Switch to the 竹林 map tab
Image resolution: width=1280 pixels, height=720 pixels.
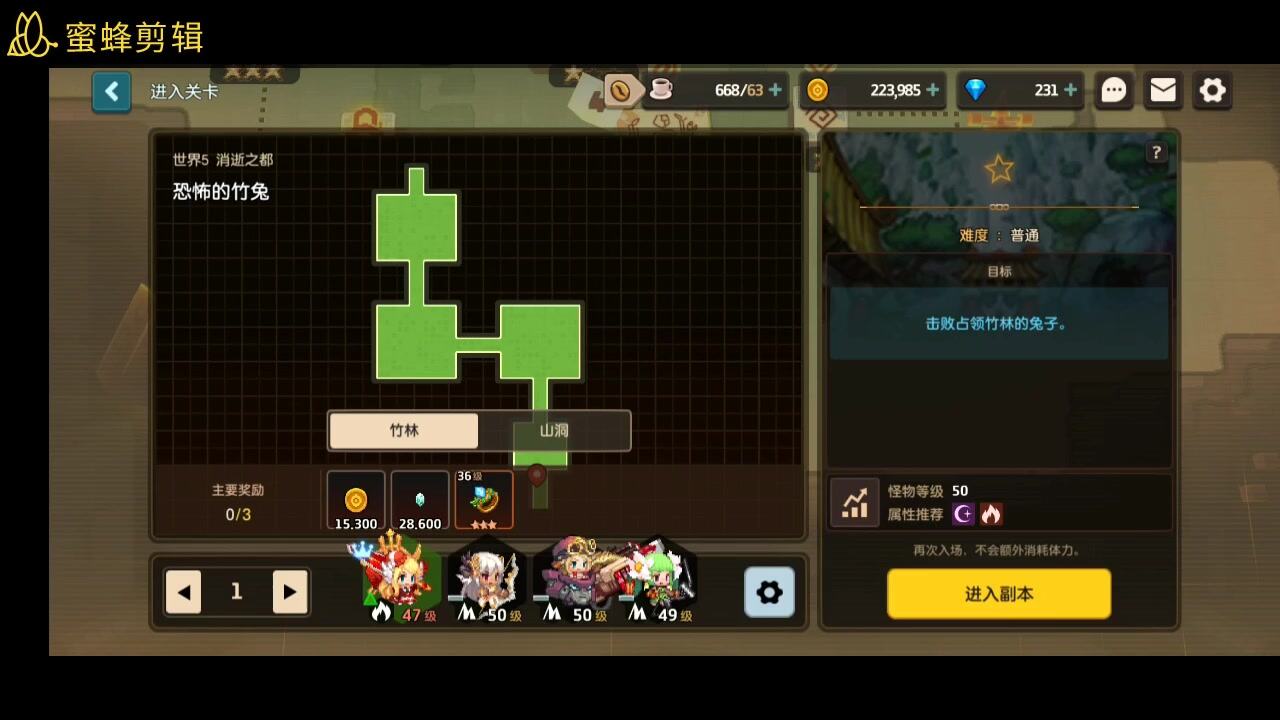(404, 431)
